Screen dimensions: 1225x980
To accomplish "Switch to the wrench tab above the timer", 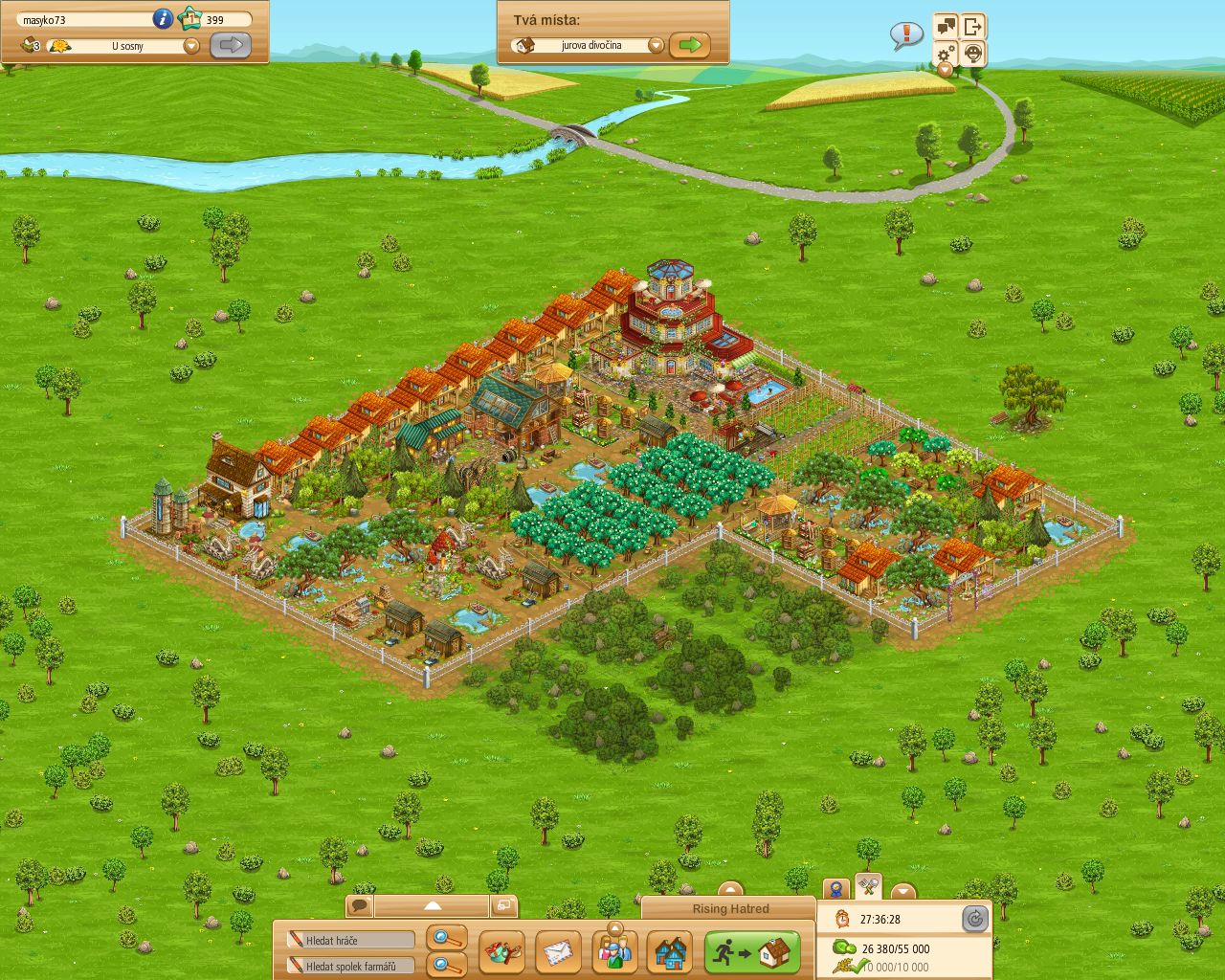I will 866,888.
